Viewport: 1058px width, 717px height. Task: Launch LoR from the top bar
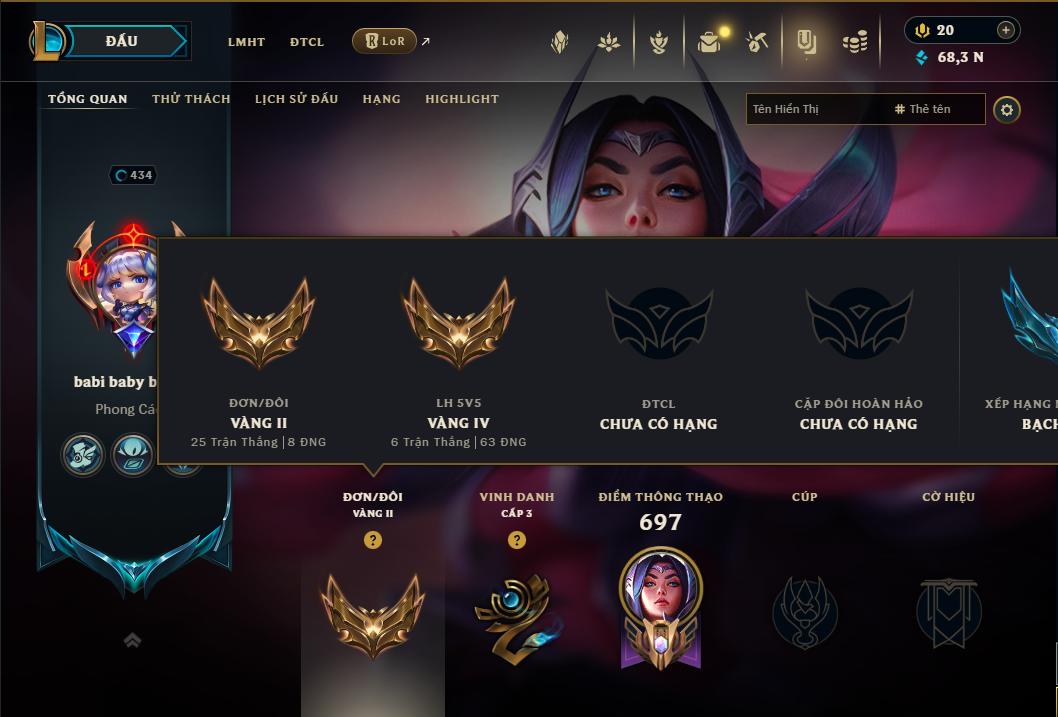coord(385,41)
